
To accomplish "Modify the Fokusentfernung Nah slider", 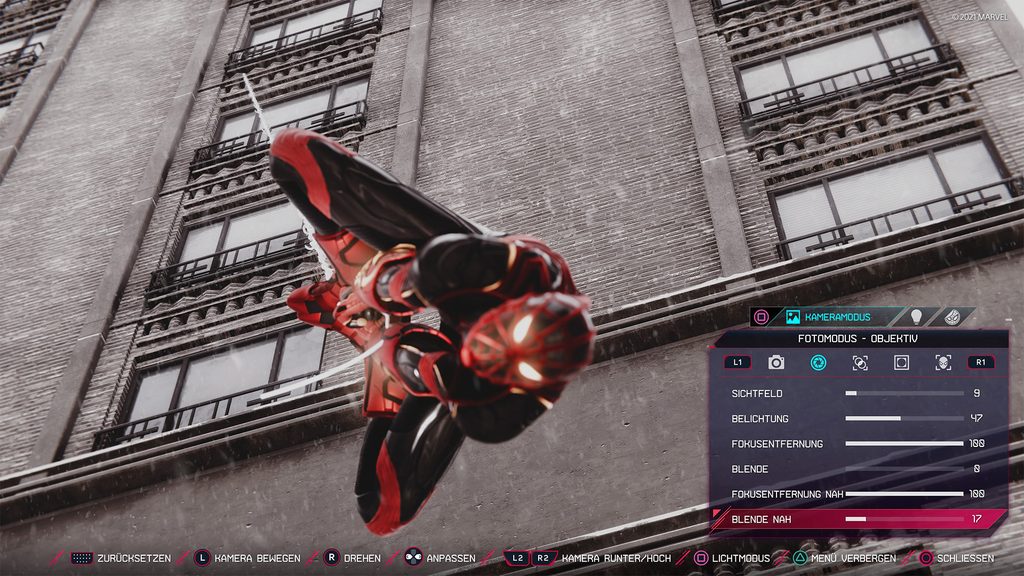I will tap(904, 494).
